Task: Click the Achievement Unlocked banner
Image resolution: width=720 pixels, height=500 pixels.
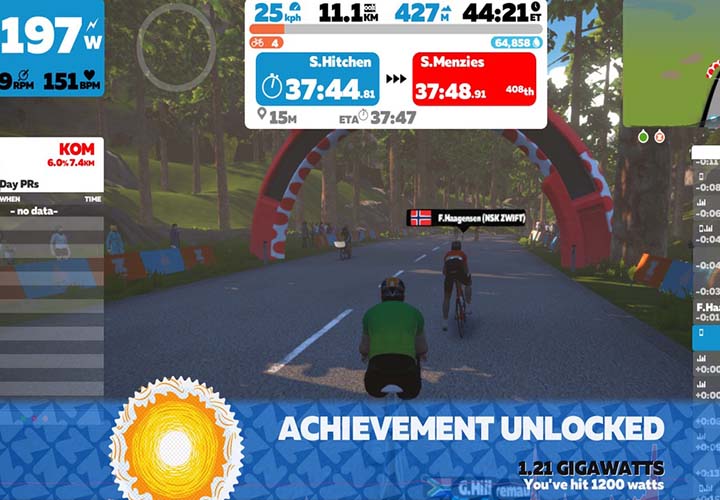Action: click(470, 429)
